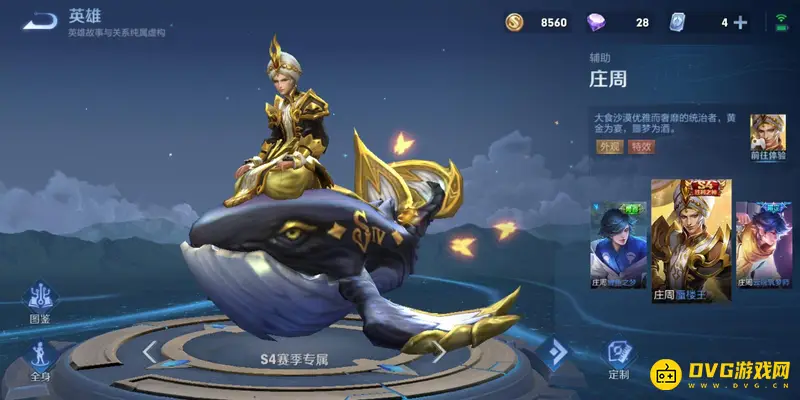Select the blue-haired 庄周 skin card
Viewport: 800px width, 400px height.
(x=619, y=245)
